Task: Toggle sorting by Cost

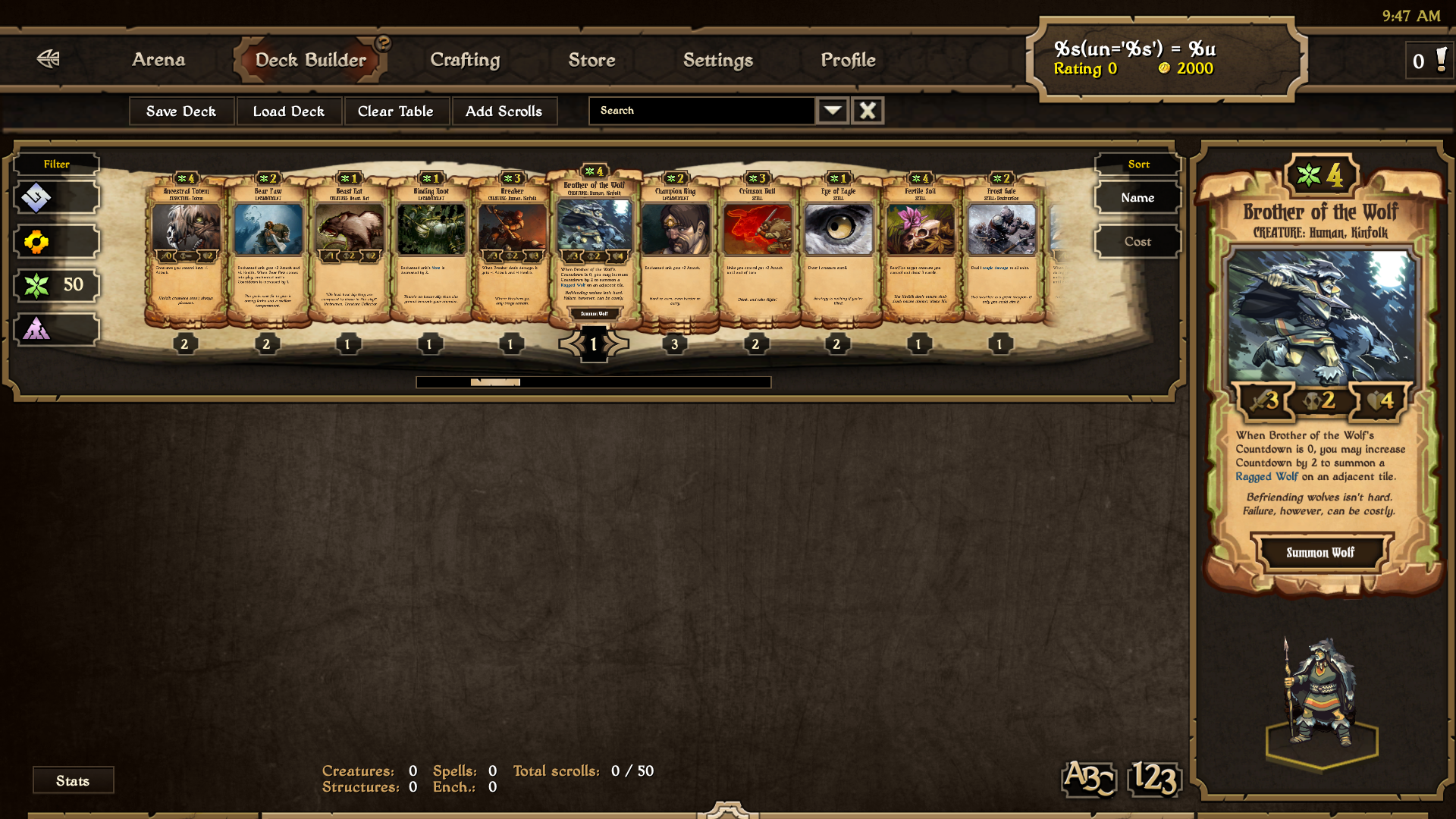Action: click(1137, 241)
